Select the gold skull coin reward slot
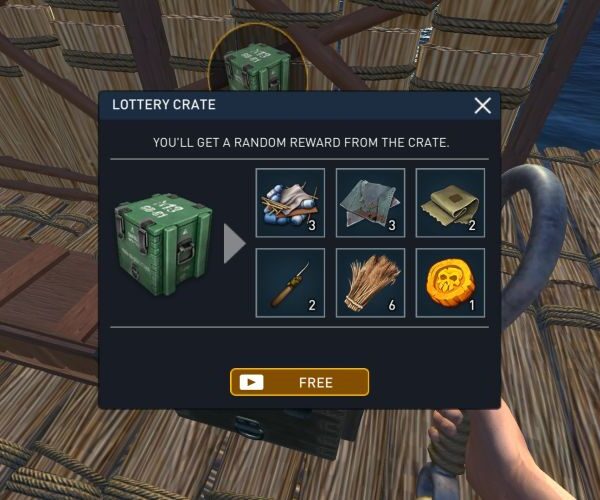Screen dimensions: 600x500 click(x=450, y=282)
